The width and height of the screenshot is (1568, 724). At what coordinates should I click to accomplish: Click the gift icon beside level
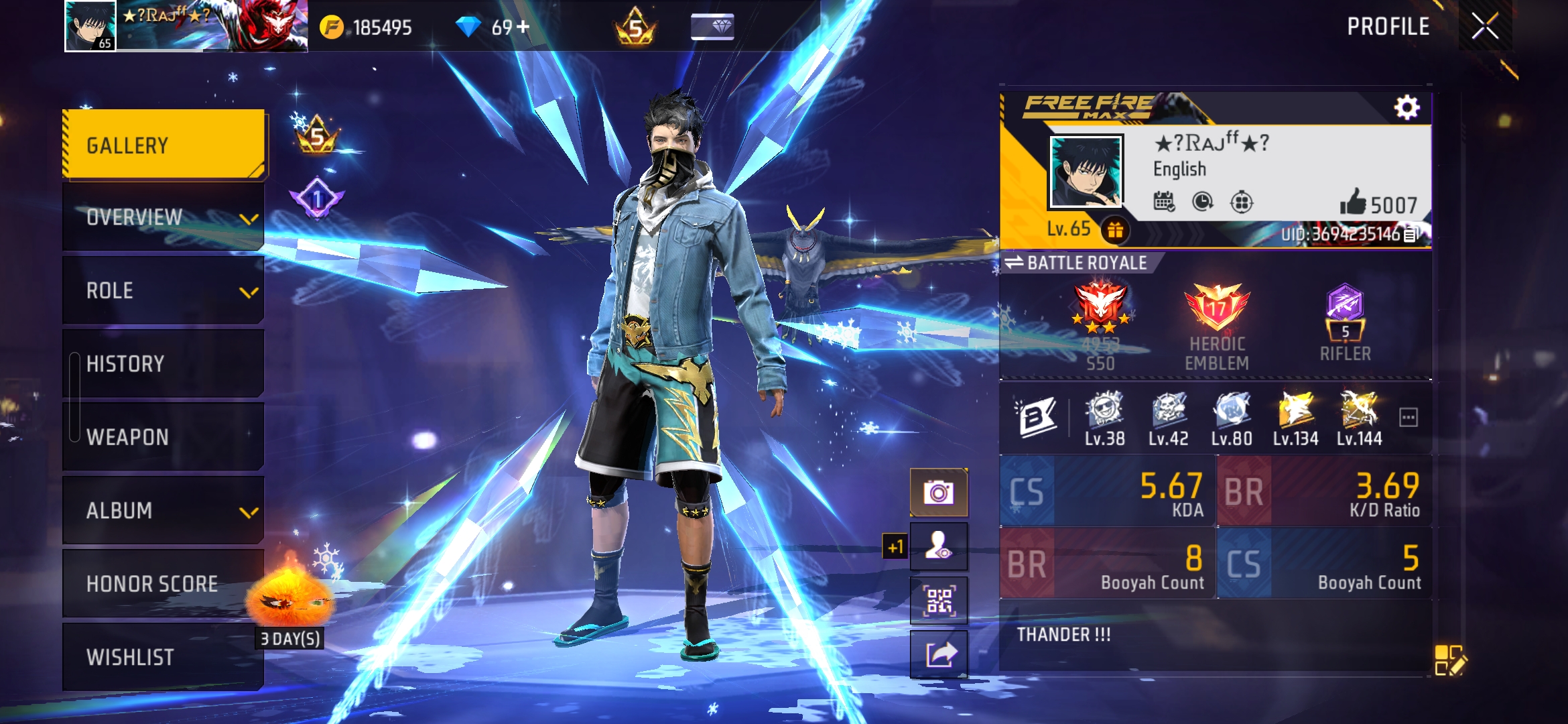(x=1115, y=230)
